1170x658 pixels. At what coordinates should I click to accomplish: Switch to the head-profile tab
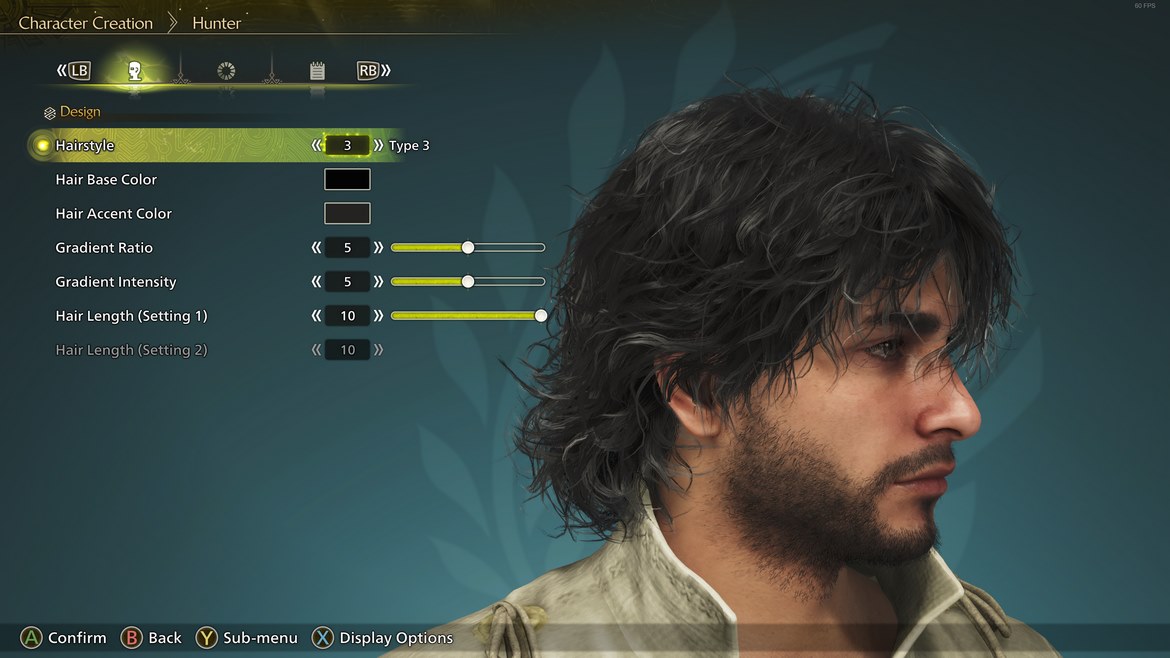click(134, 71)
